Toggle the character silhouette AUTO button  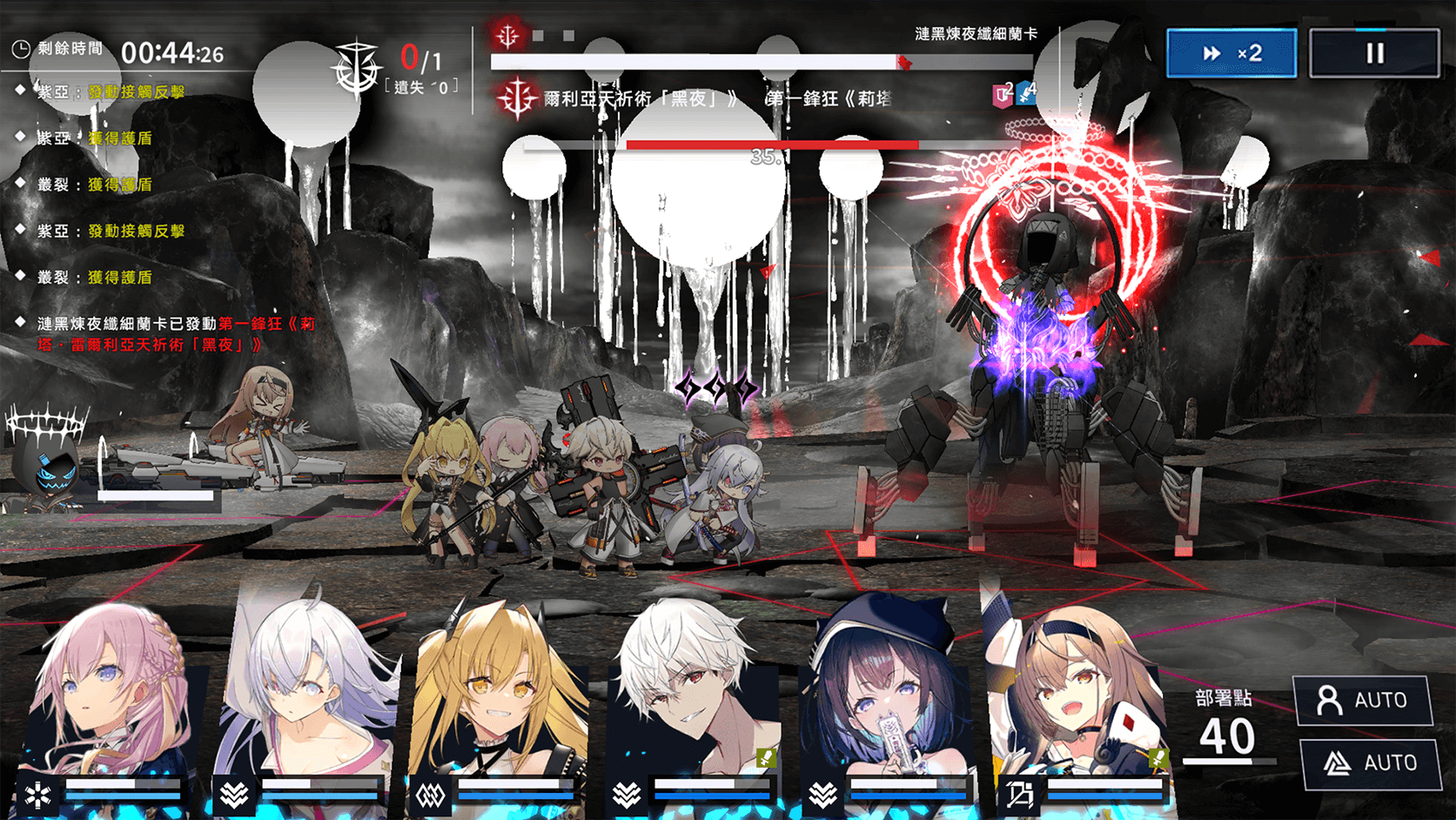(x=1363, y=700)
